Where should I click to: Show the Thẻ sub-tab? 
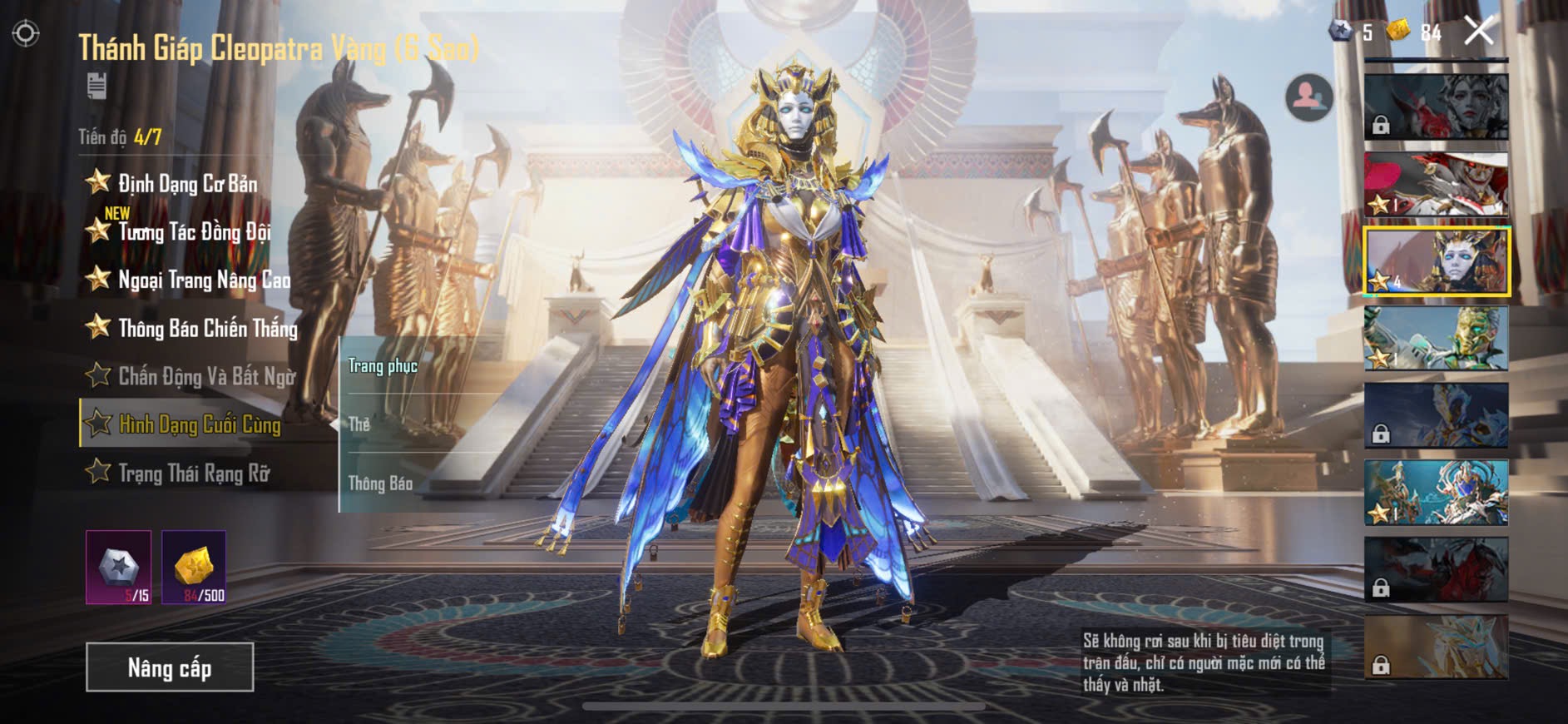(359, 424)
